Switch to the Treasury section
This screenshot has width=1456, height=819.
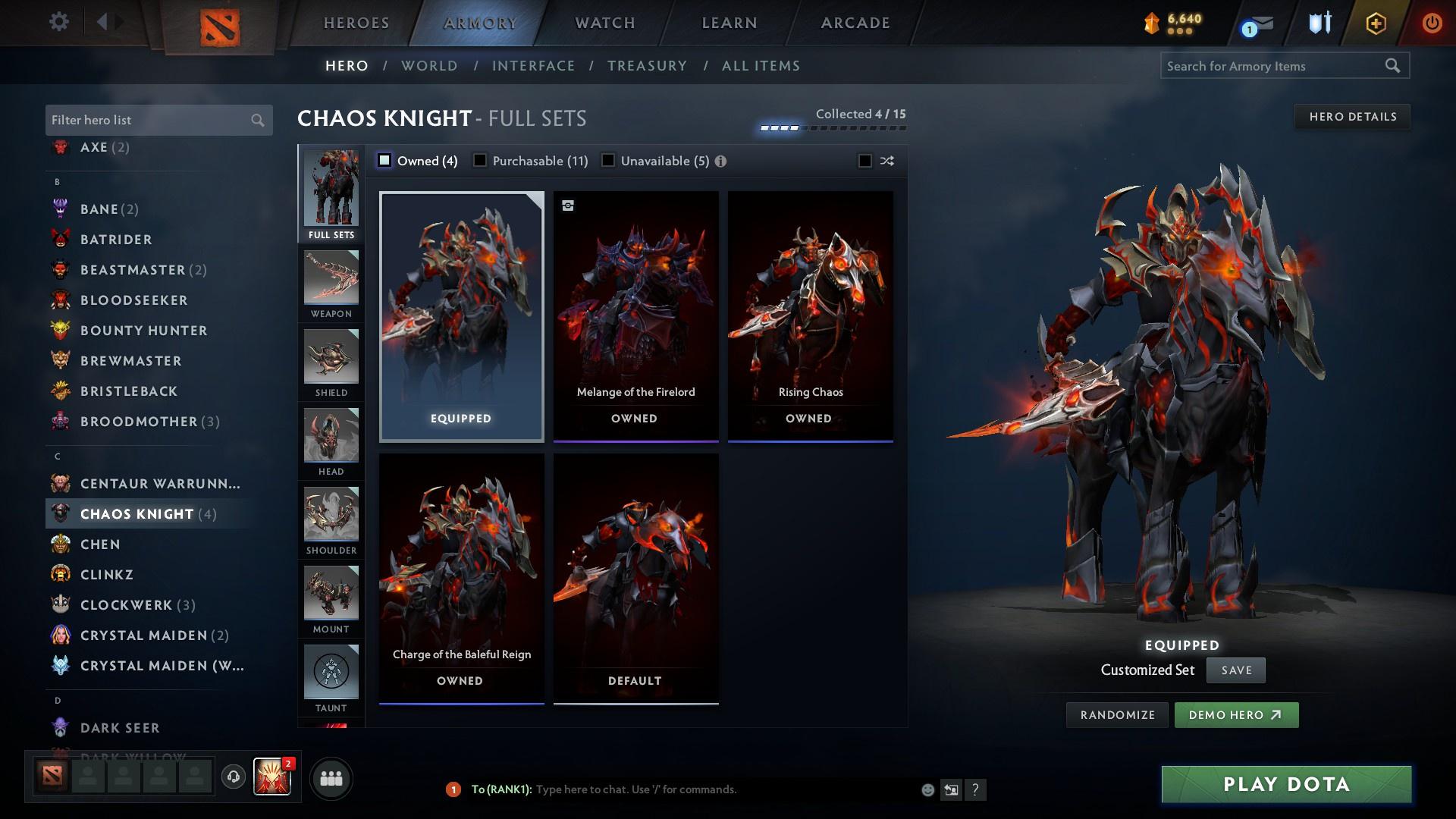647,66
